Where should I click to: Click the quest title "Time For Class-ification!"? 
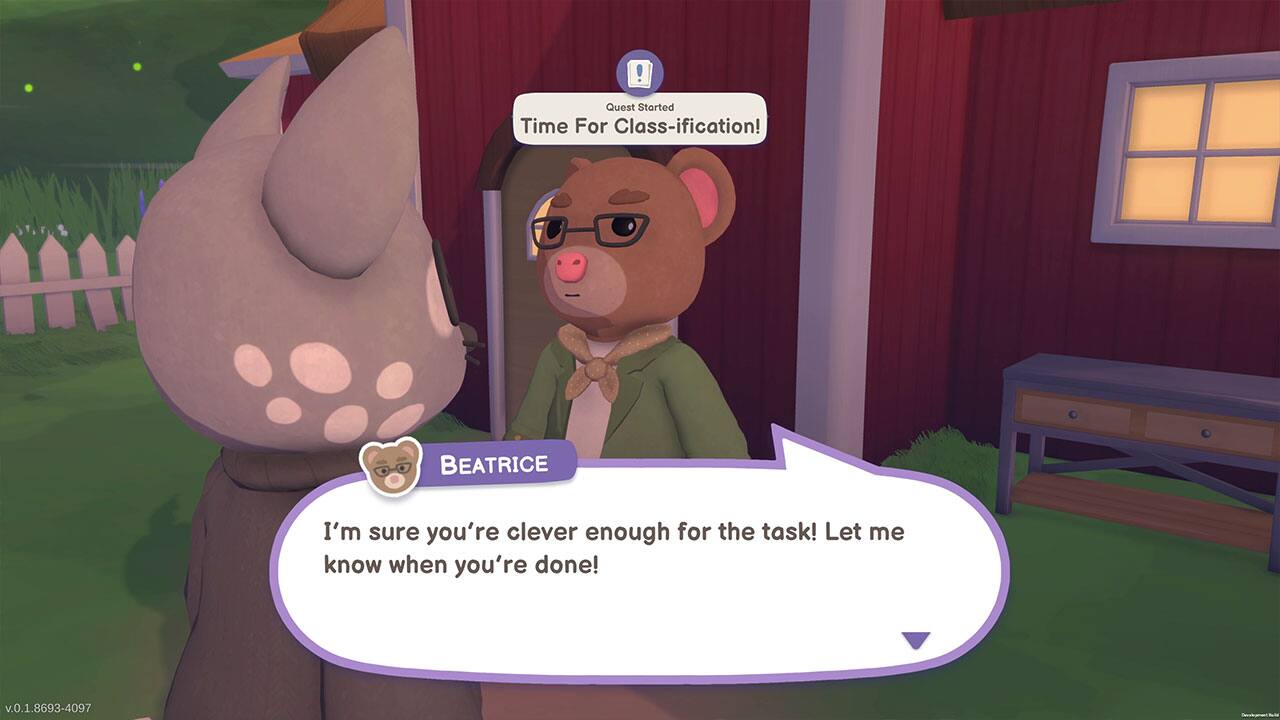[639, 126]
